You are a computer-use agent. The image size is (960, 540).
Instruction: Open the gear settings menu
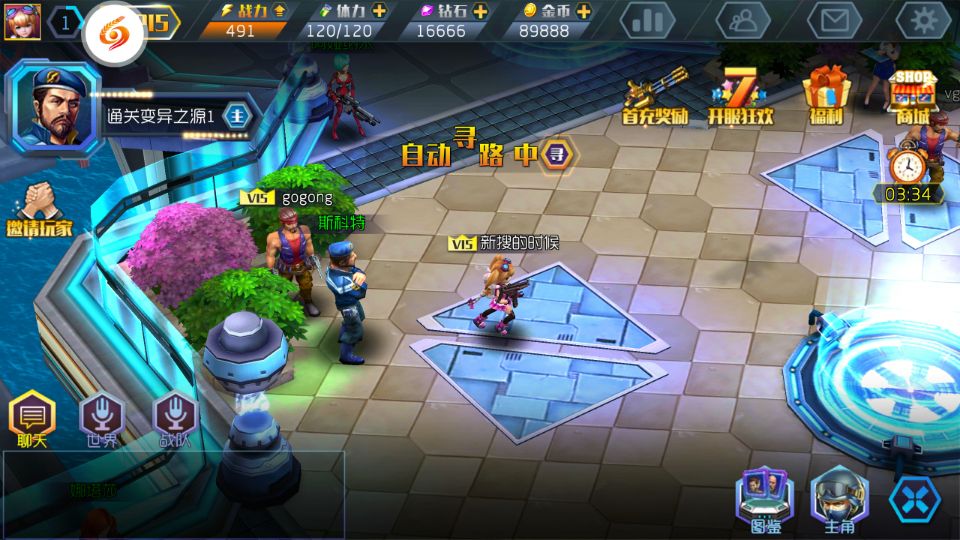(923, 20)
